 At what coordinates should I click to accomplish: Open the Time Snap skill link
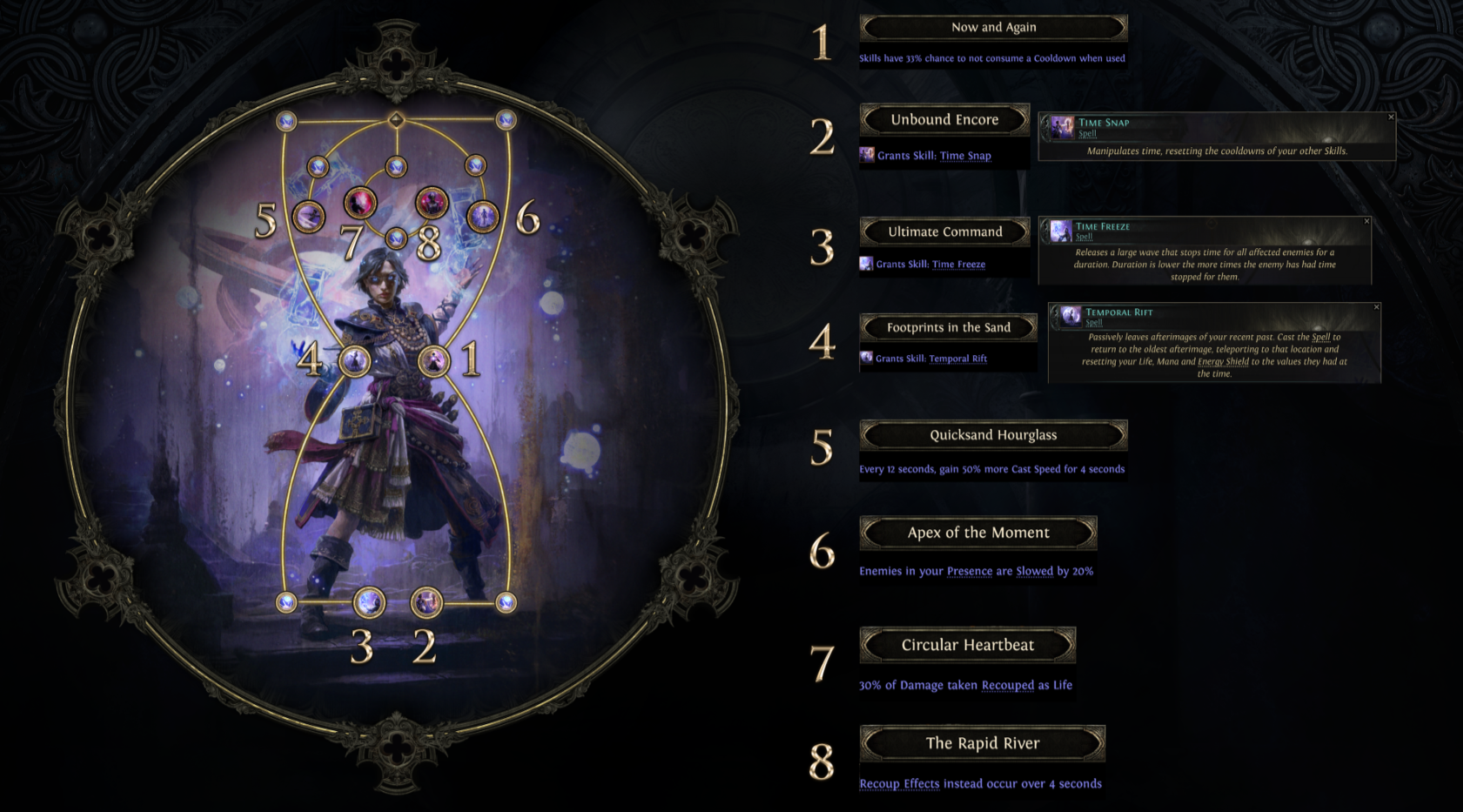point(965,156)
